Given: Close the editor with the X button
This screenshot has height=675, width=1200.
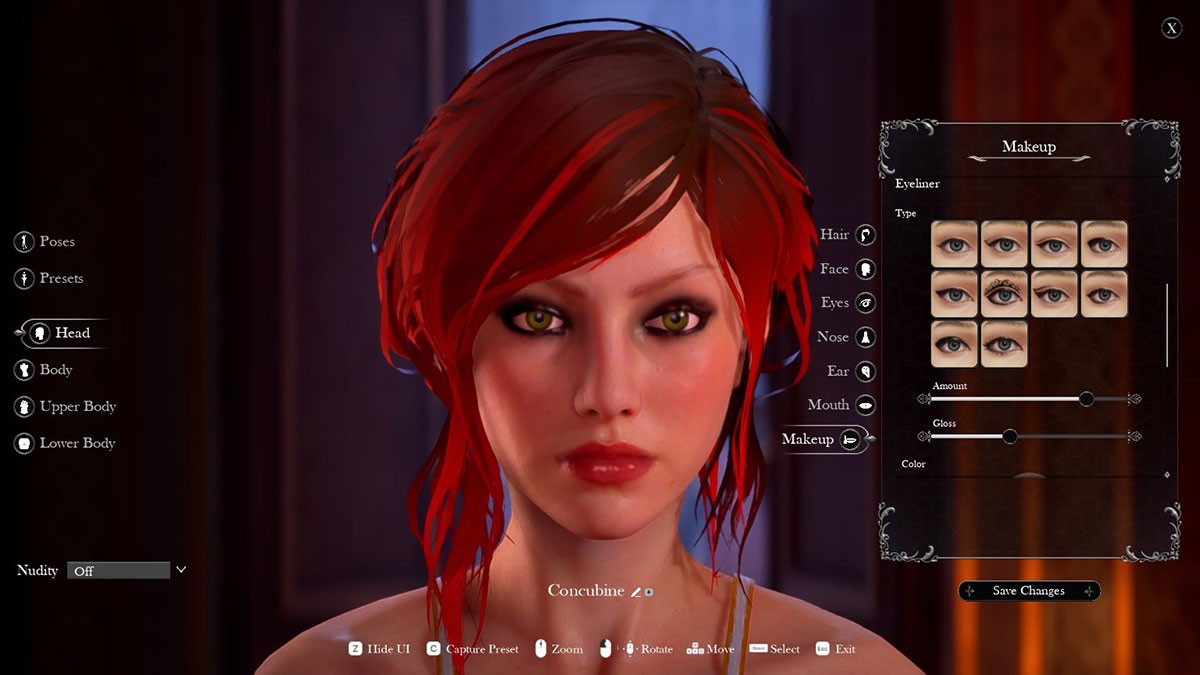Looking at the screenshot, I should pyautogui.click(x=1171, y=28).
